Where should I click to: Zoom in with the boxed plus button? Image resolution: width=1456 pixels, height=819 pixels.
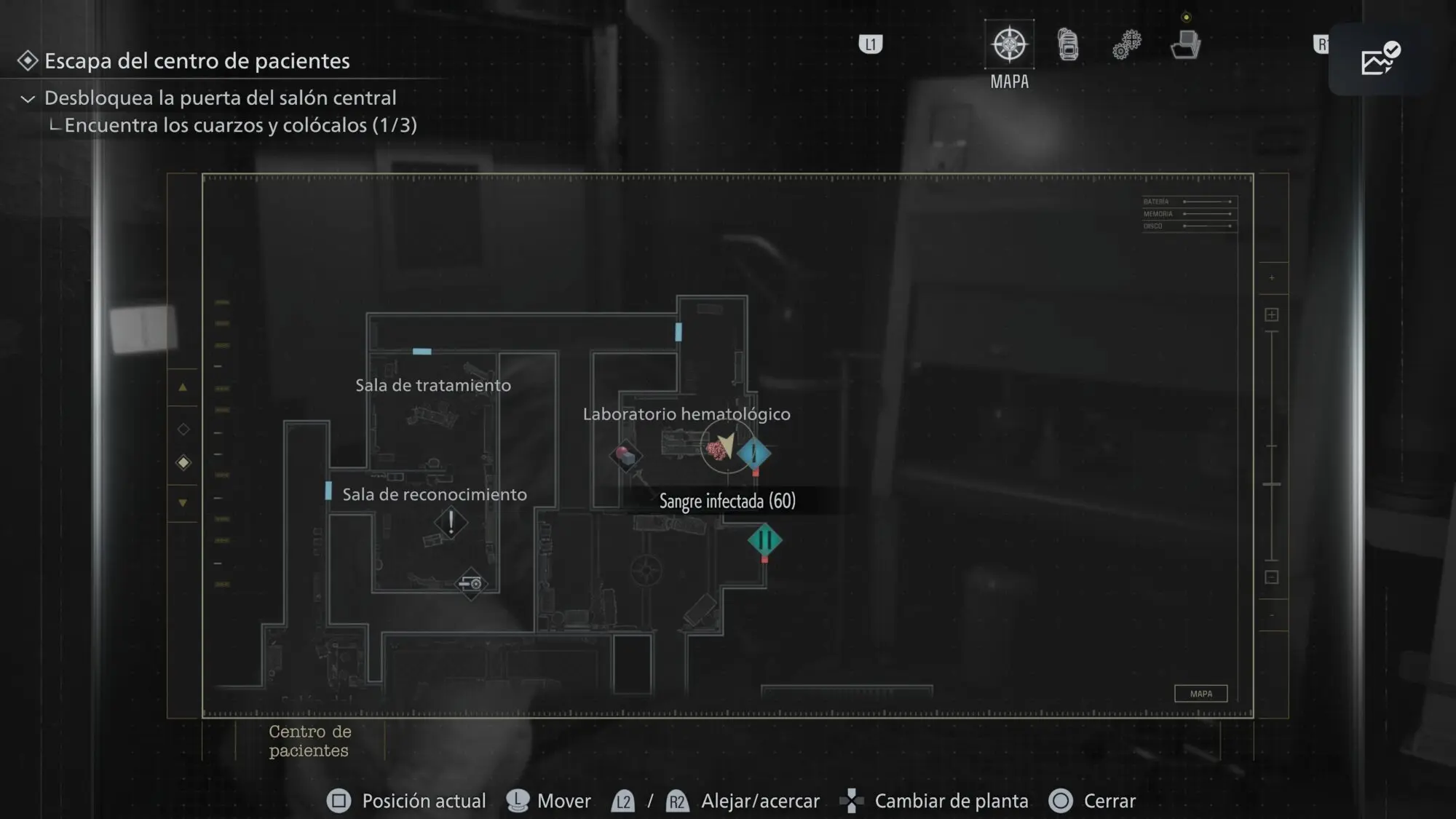pos(1272,314)
